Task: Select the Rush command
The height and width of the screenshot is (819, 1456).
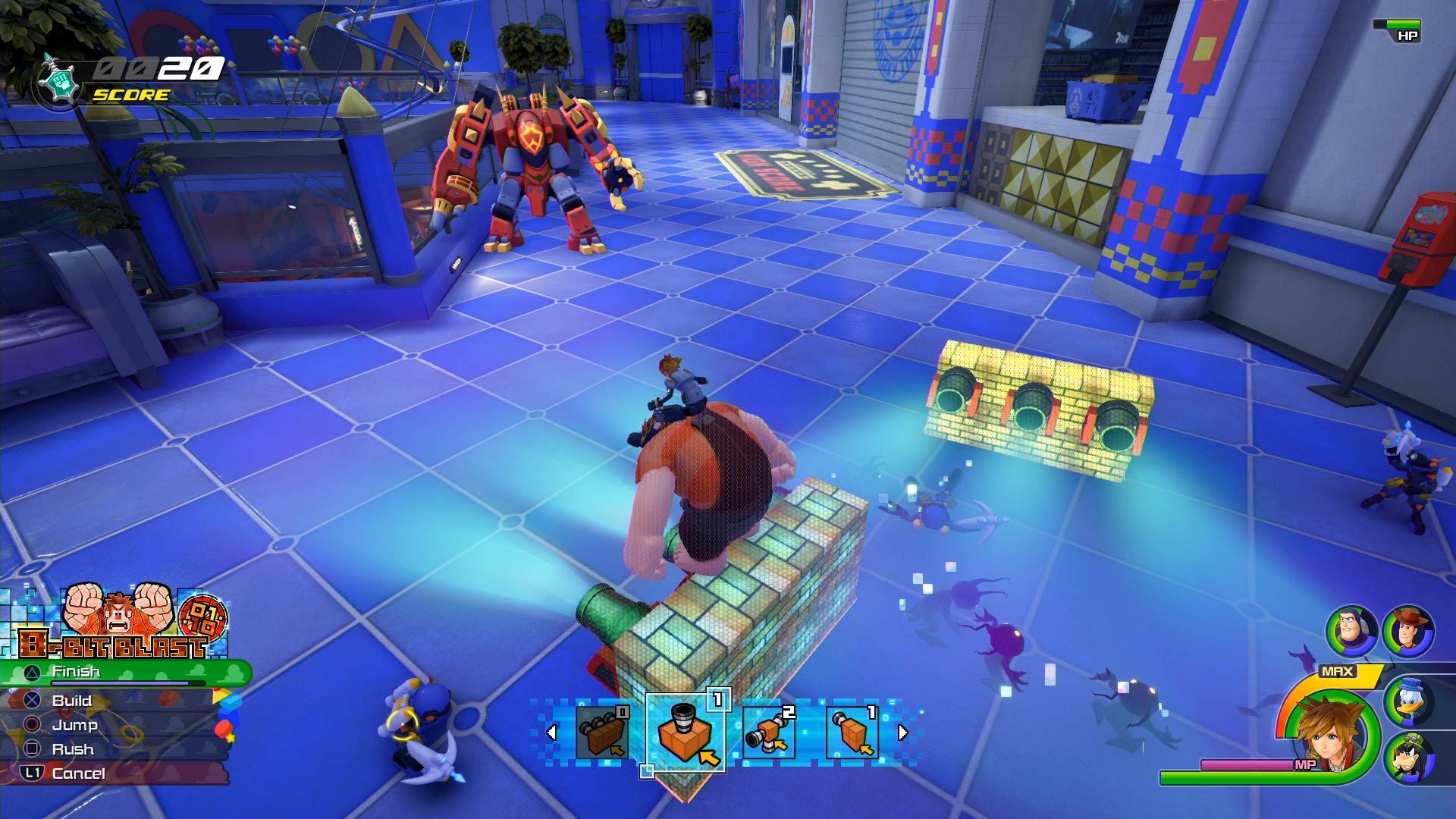Action: [x=73, y=749]
